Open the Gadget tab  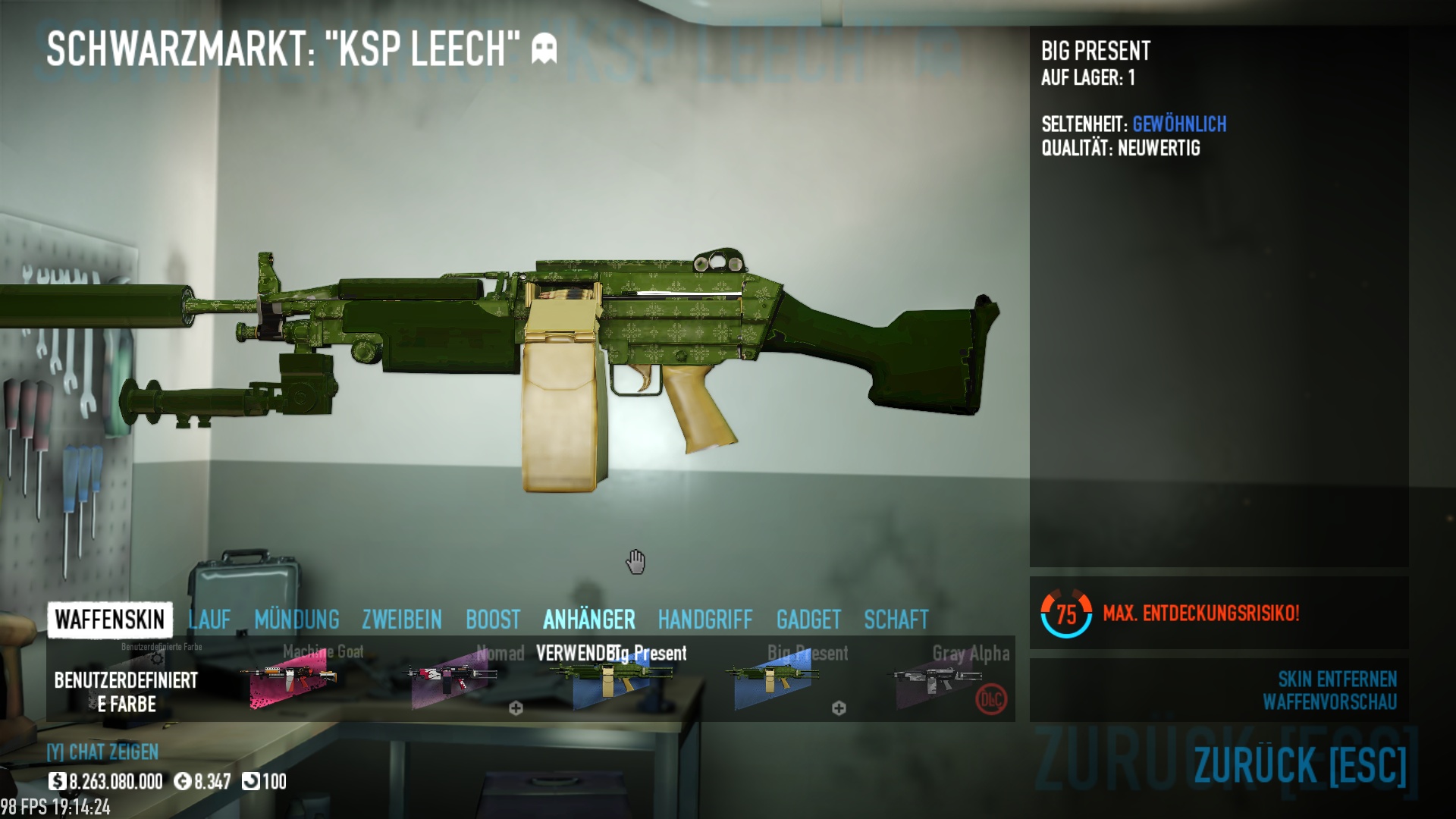coord(808,620)
